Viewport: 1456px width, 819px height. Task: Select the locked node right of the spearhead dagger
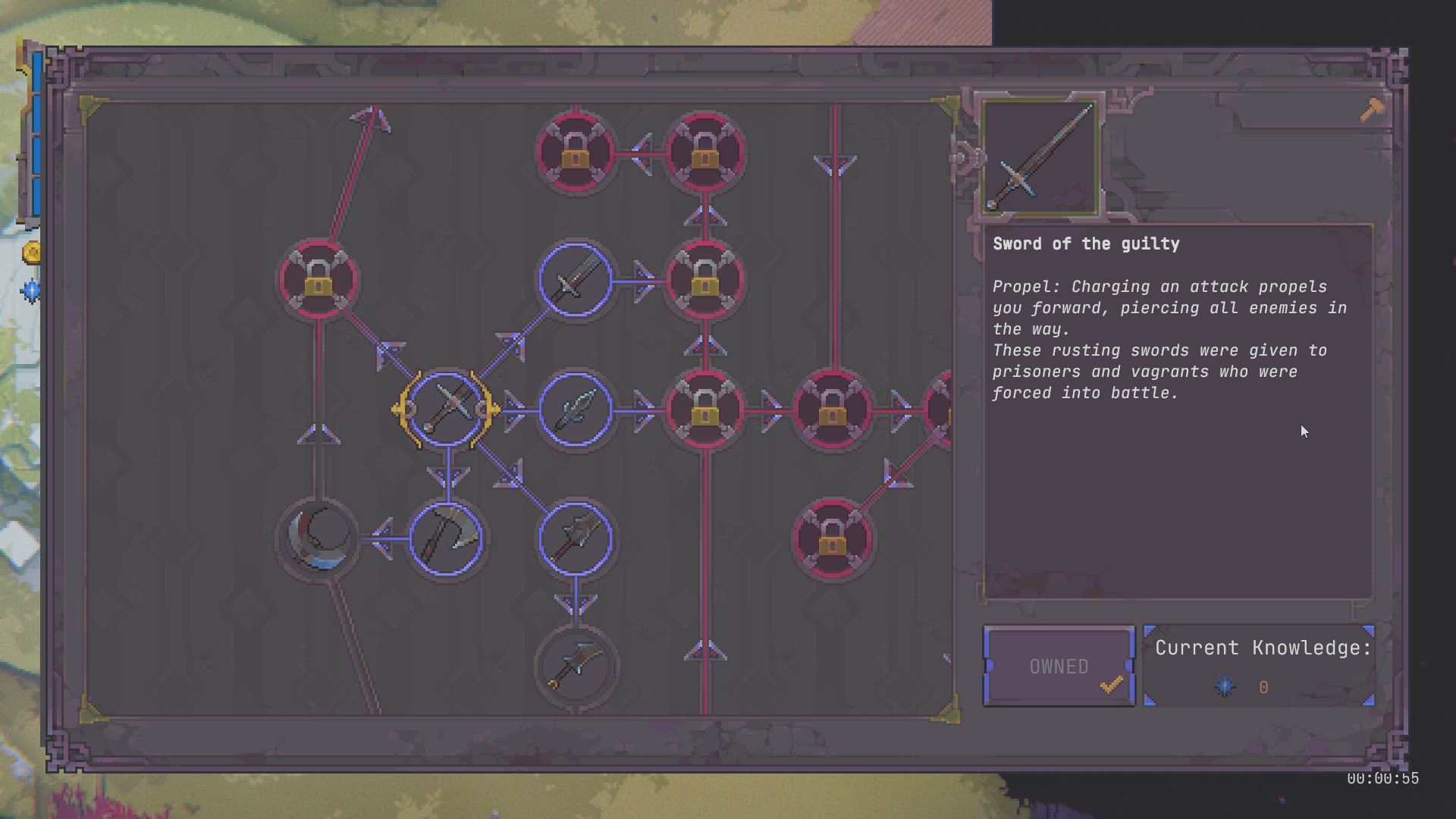[x=704, y=409]
